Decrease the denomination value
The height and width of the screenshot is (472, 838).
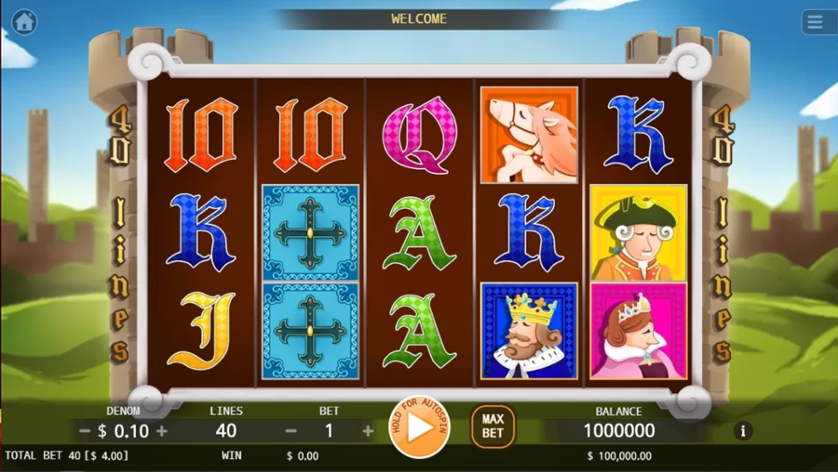(x=85, y=431)
